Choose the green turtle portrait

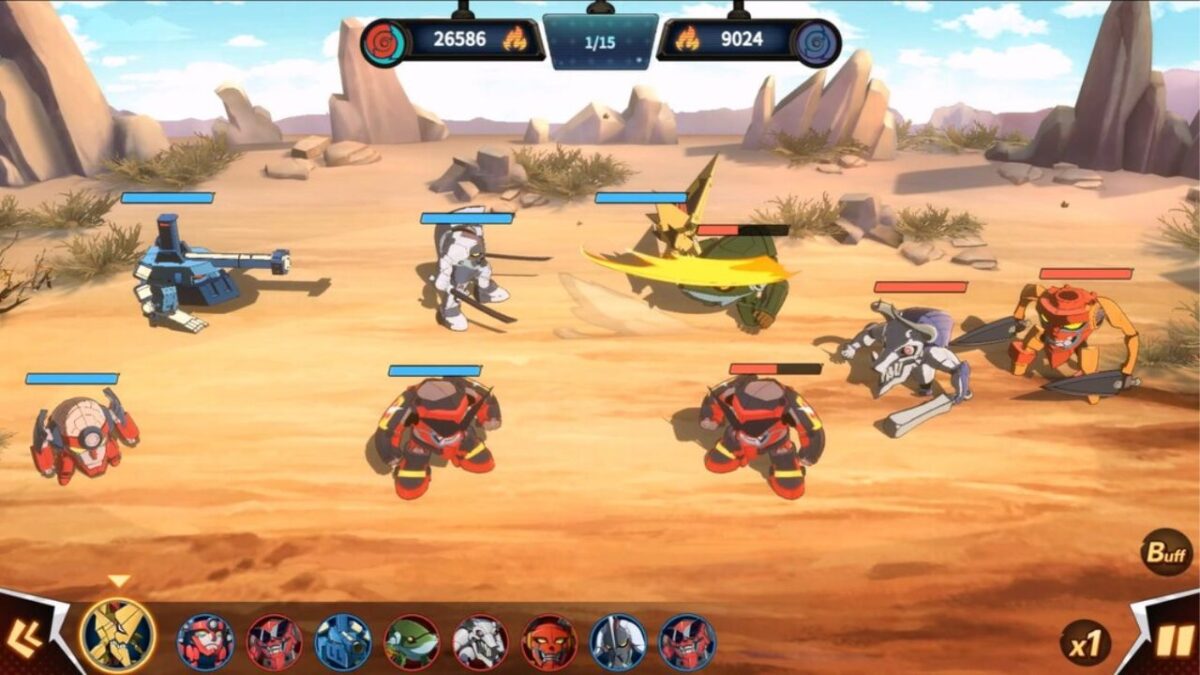pos(412,642)
